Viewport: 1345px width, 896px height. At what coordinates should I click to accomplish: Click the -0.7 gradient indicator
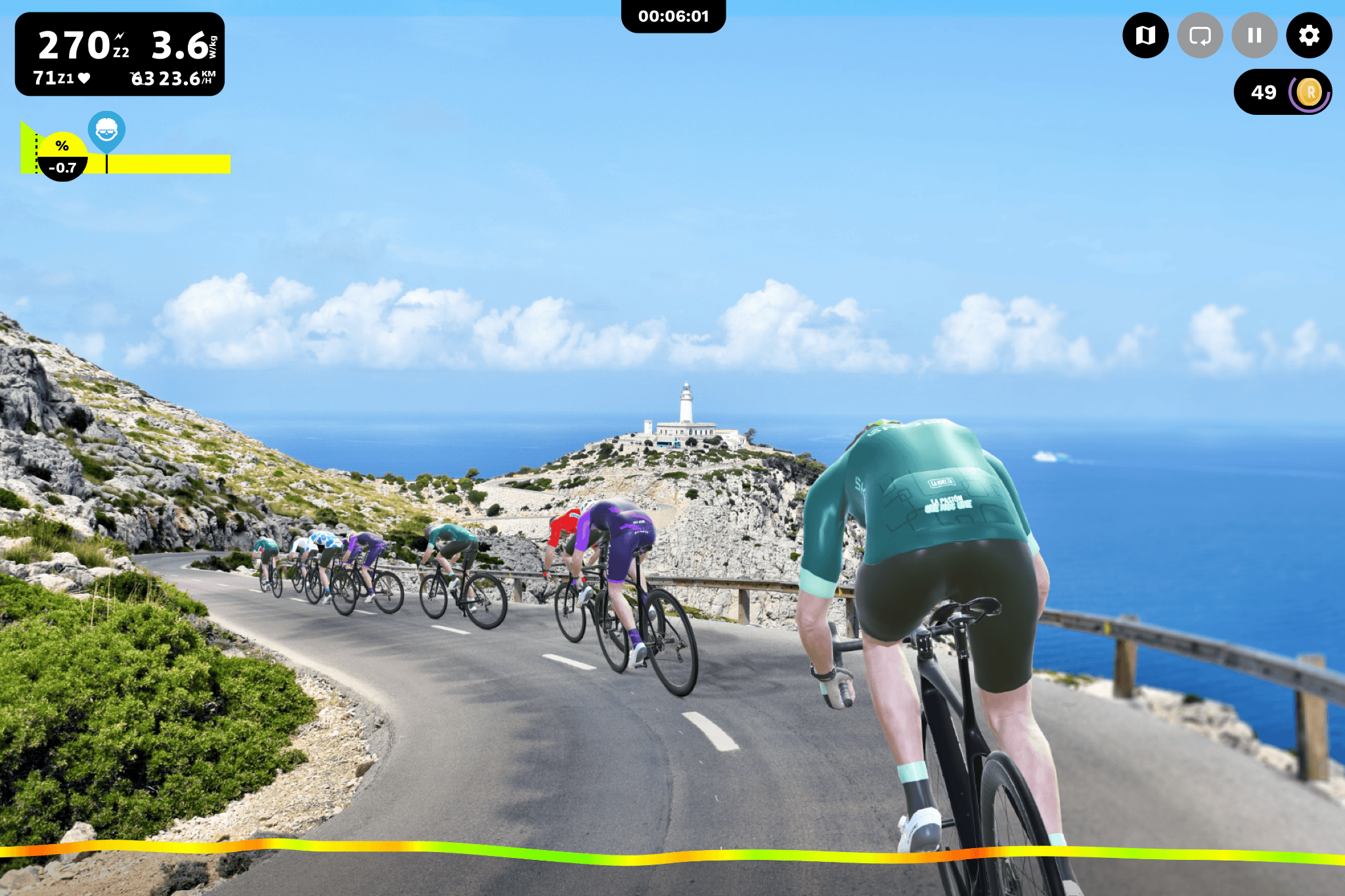[x=62, y=167]
